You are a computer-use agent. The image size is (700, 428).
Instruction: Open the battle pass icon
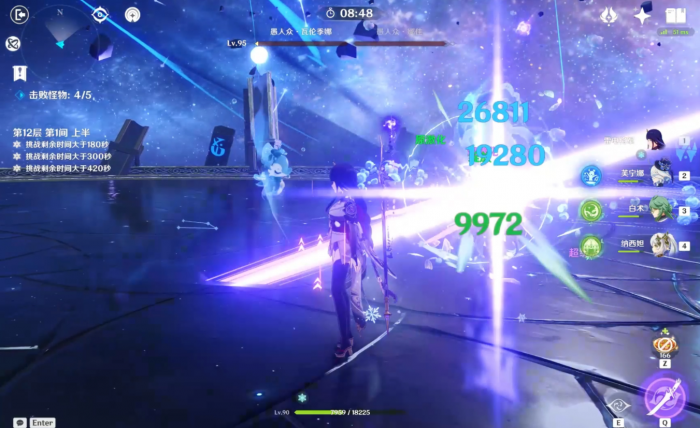pos(608,15)
